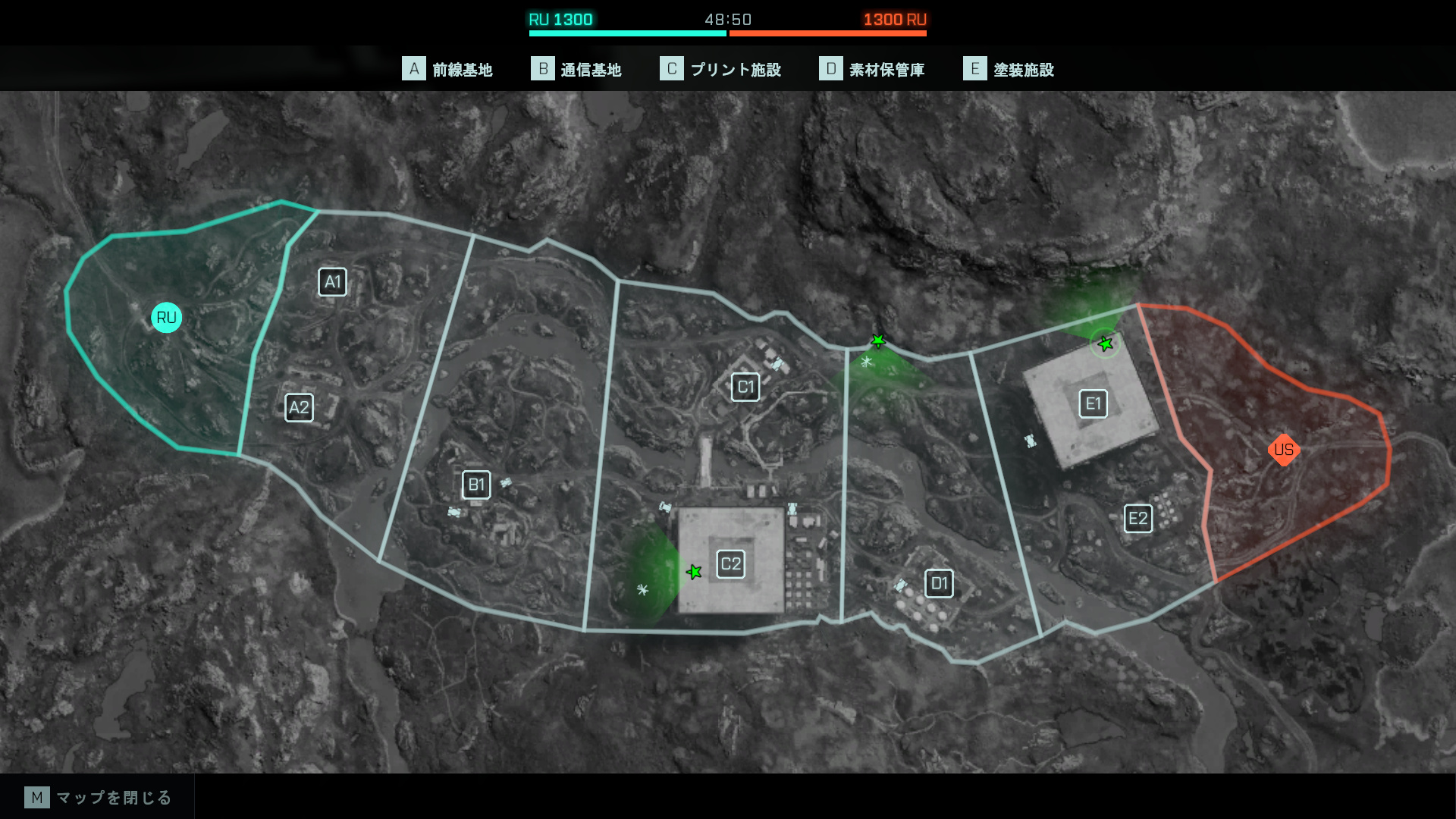The width and height of the screenshot is (1456, 819).
Task: Select the circled green star near E1
Action: pyautogui.click(x=1106, y=344)
